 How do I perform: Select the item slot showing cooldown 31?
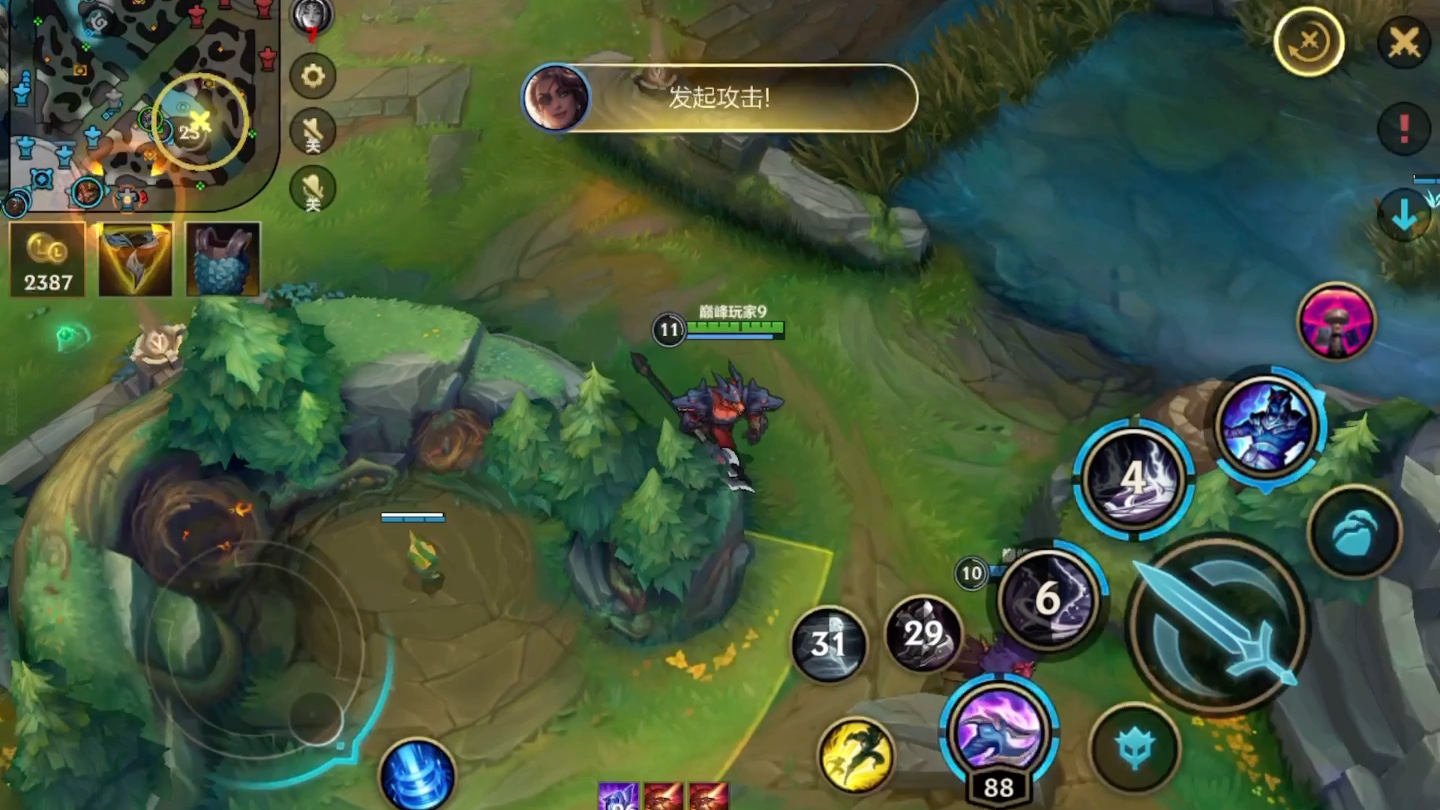[829, 643]
